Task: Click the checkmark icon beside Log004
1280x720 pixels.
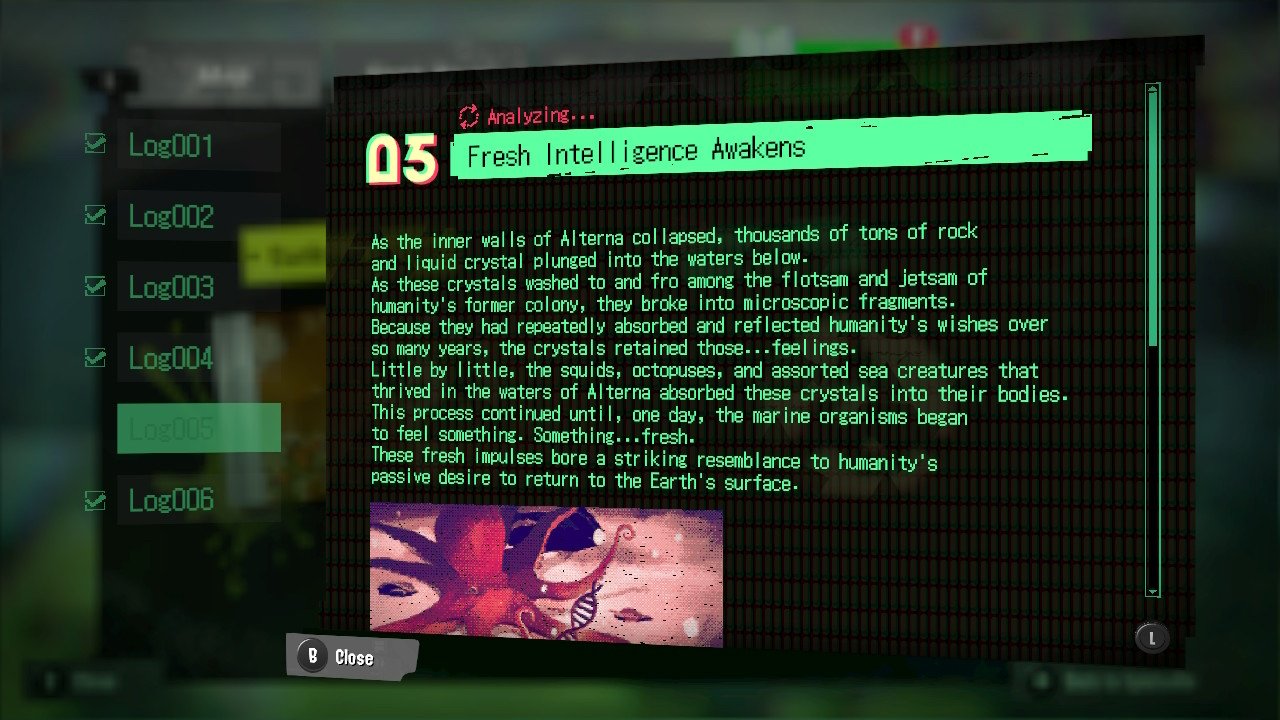Action: pos(95,357)
